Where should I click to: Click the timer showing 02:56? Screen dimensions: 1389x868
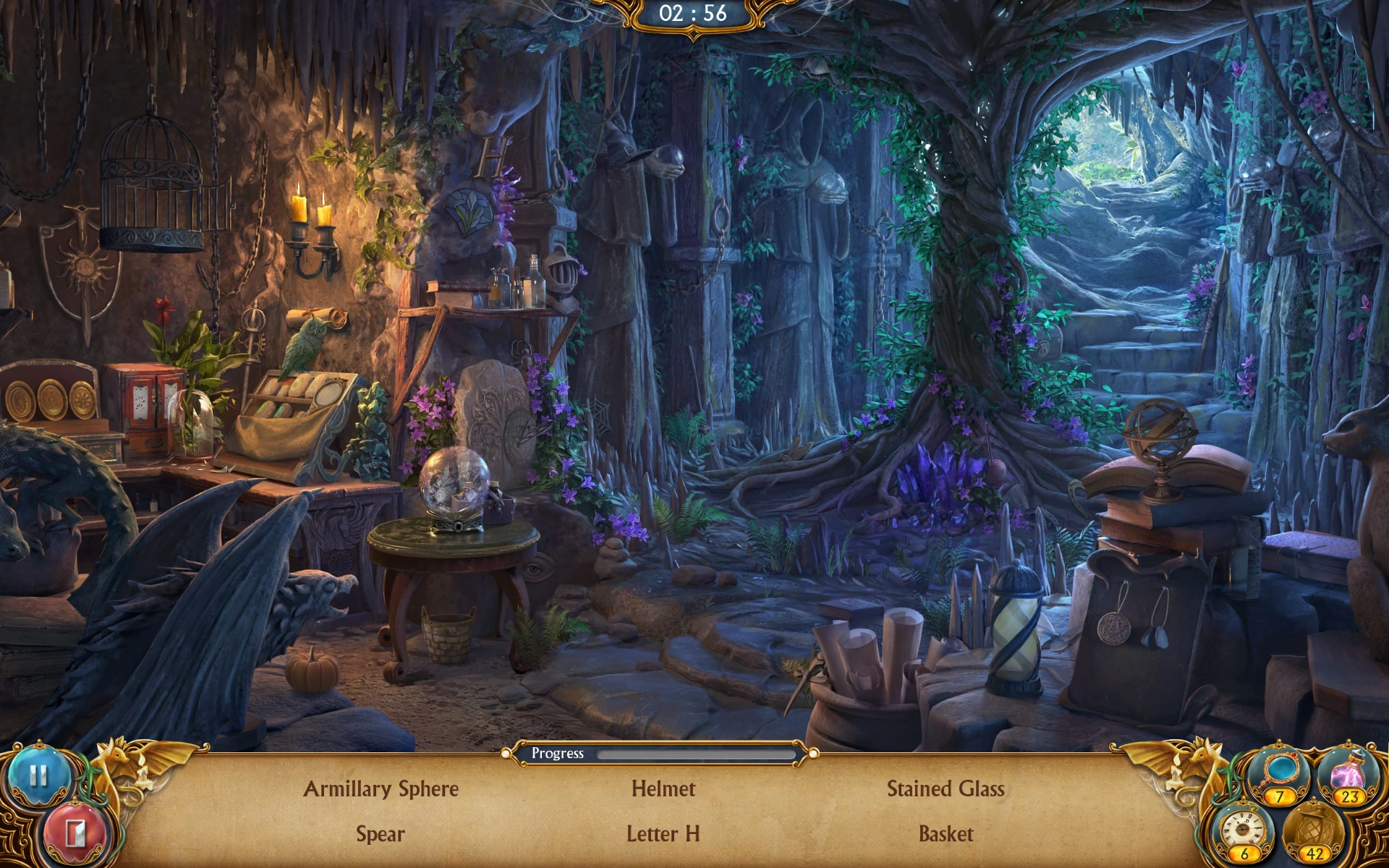pyautogui.click(x=693, y=14)
